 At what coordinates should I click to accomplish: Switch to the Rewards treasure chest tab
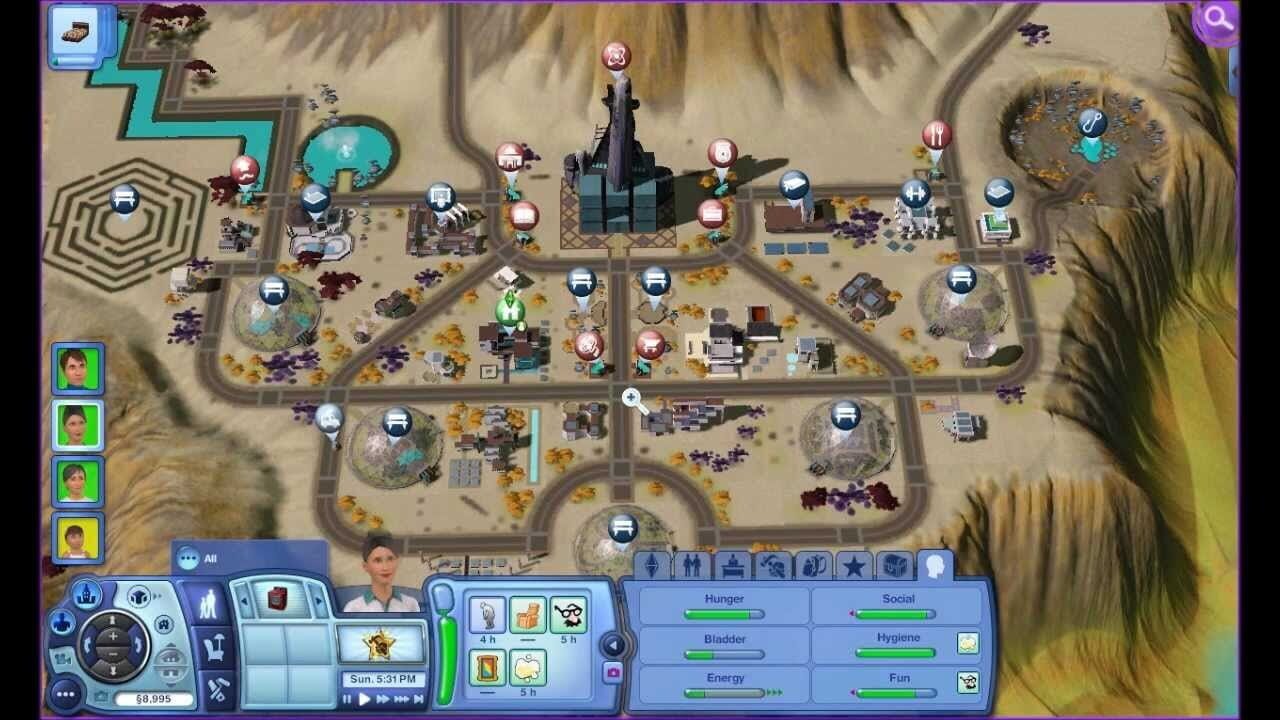click(896, 567)
